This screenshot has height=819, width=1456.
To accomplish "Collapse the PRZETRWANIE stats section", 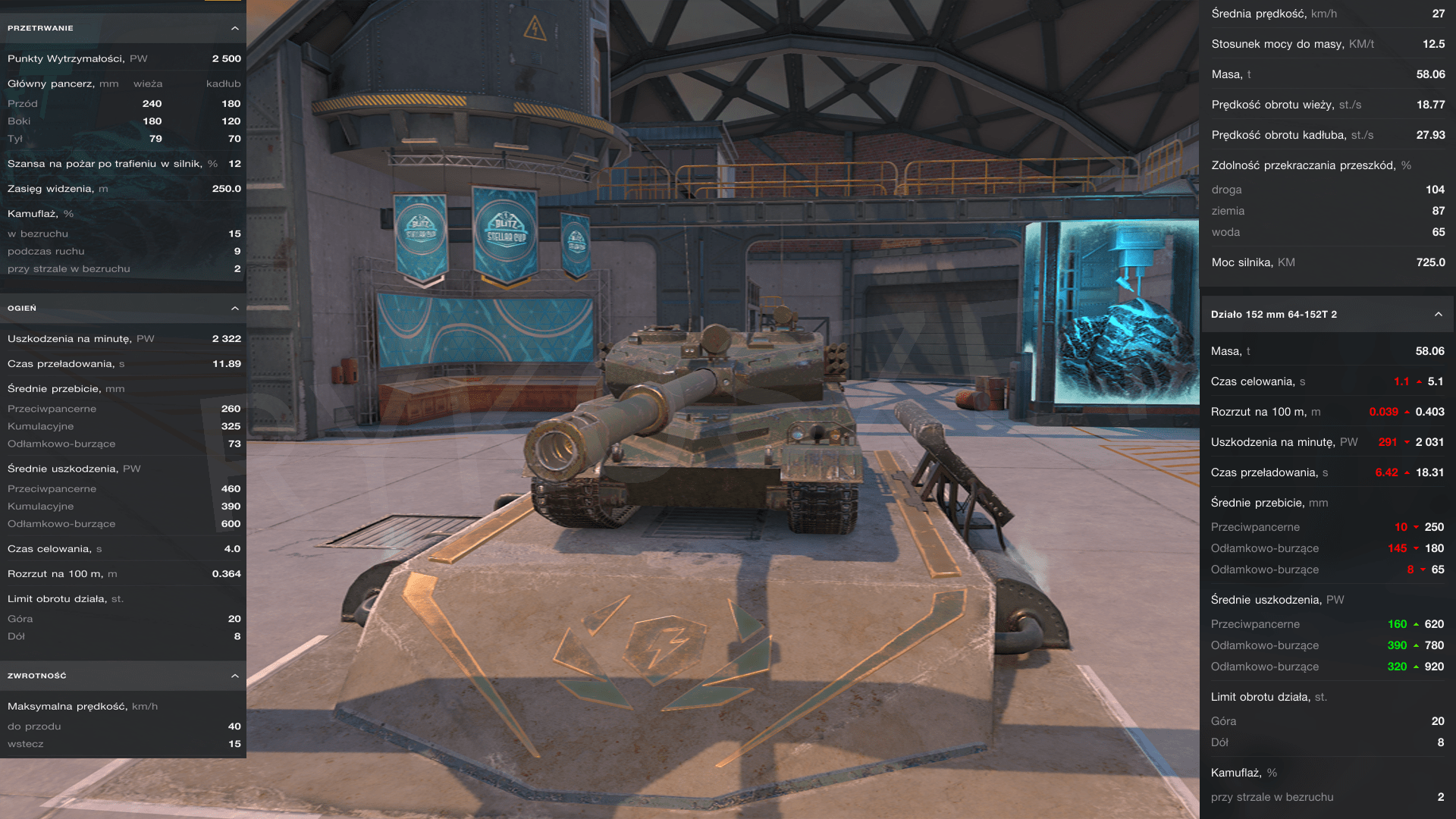I will tap(235, 28).
